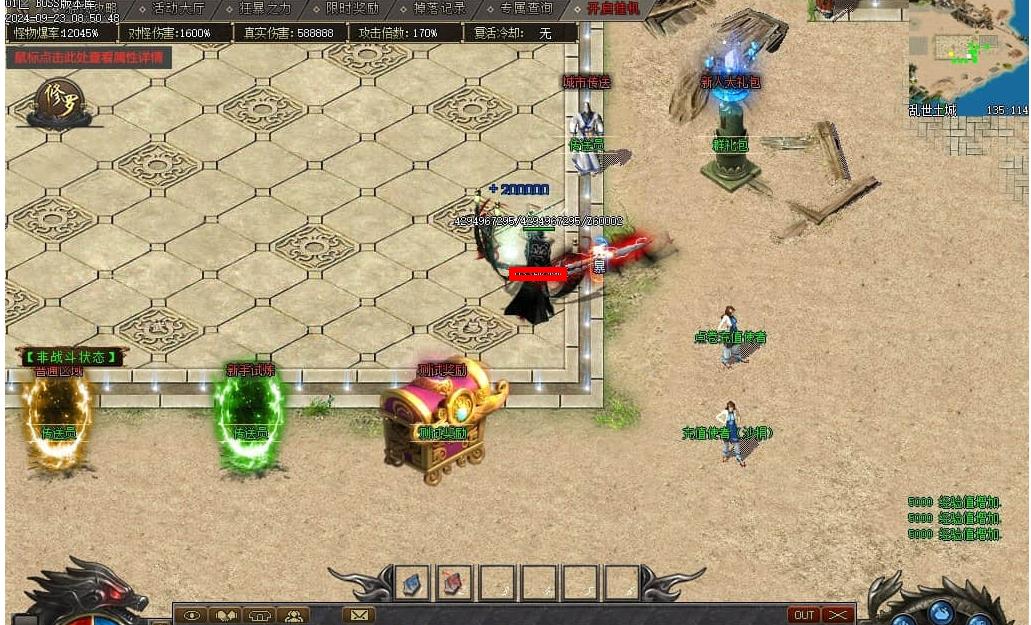Toggle the eye icon on the bottom bar

click(192, 616)
